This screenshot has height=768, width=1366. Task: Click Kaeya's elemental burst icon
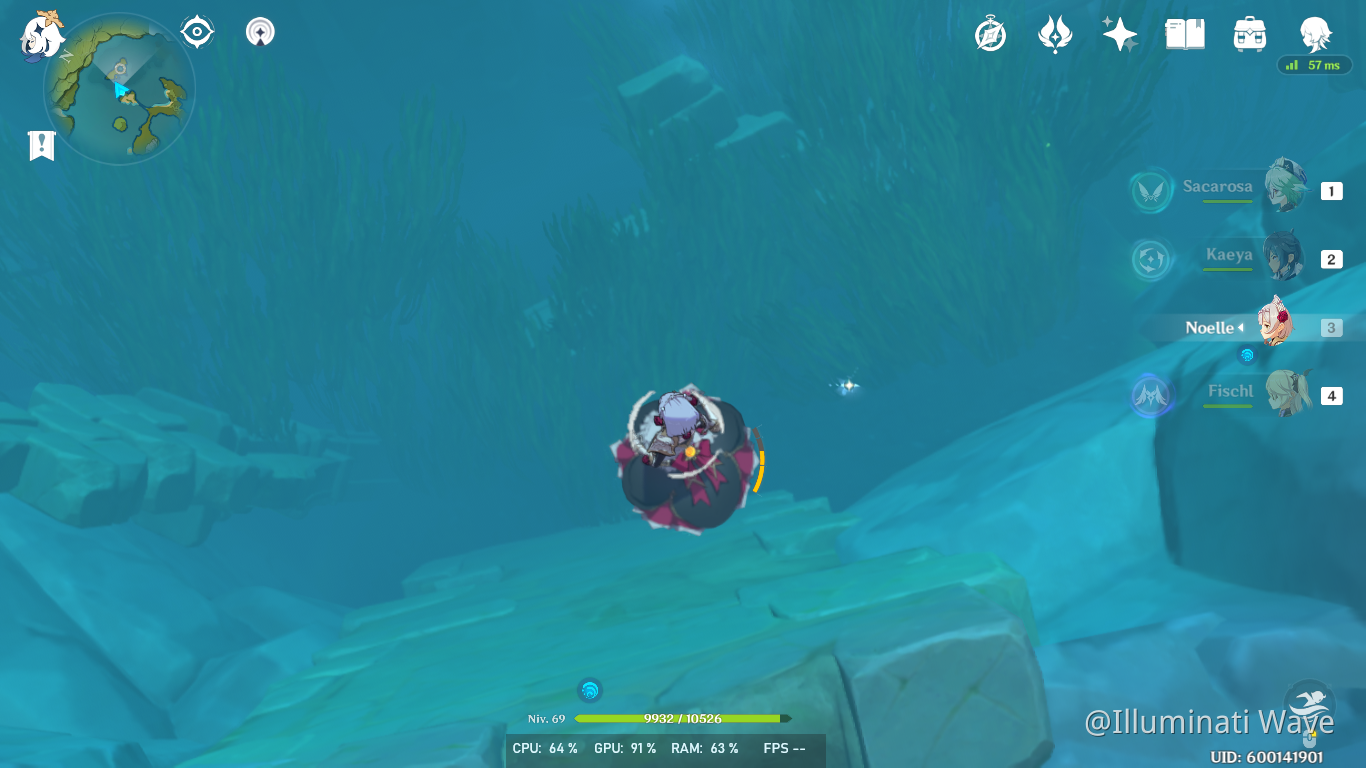pyautogui.click(x=1151, y=258)
